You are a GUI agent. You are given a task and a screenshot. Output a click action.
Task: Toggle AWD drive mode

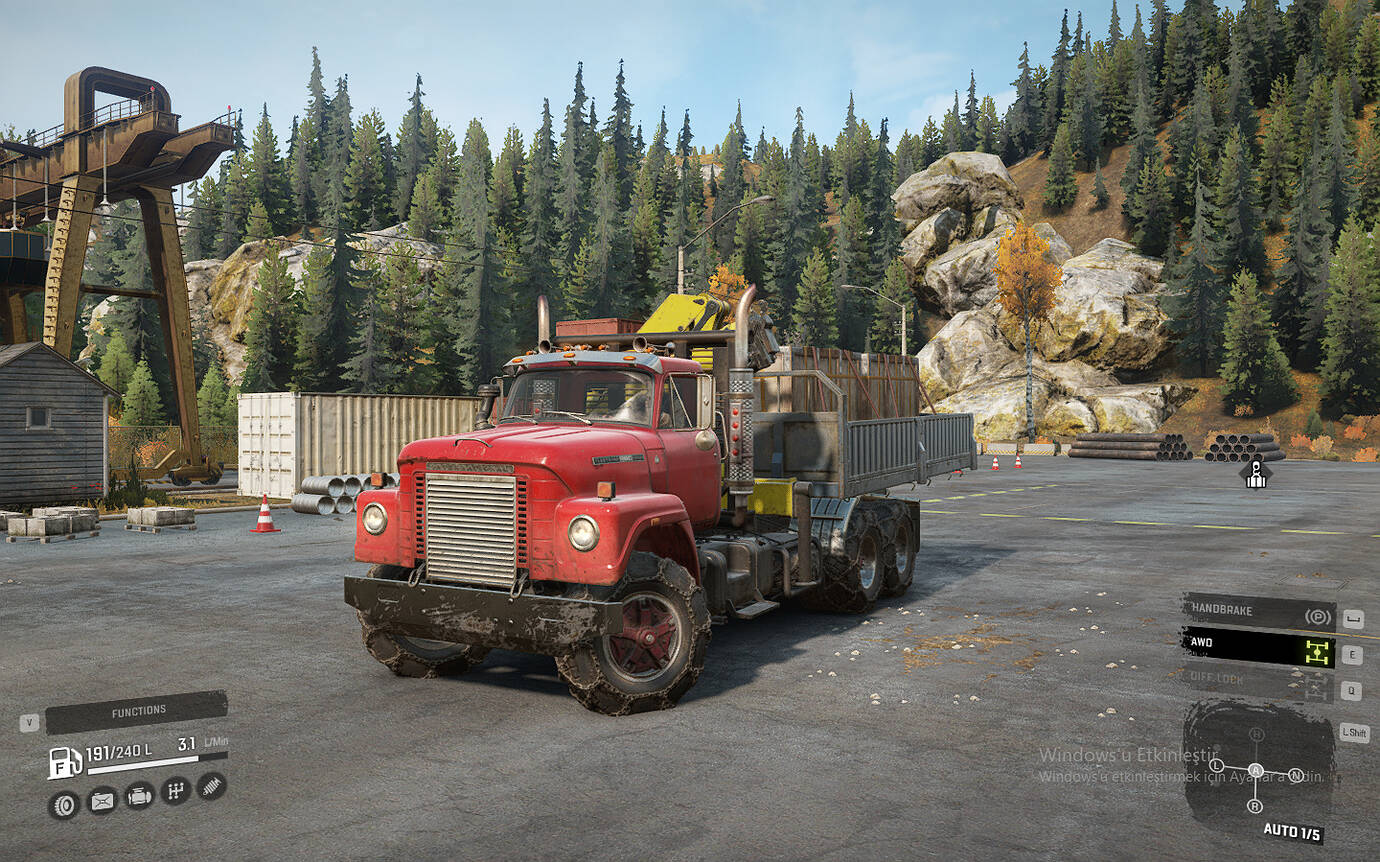(1257, 649)
